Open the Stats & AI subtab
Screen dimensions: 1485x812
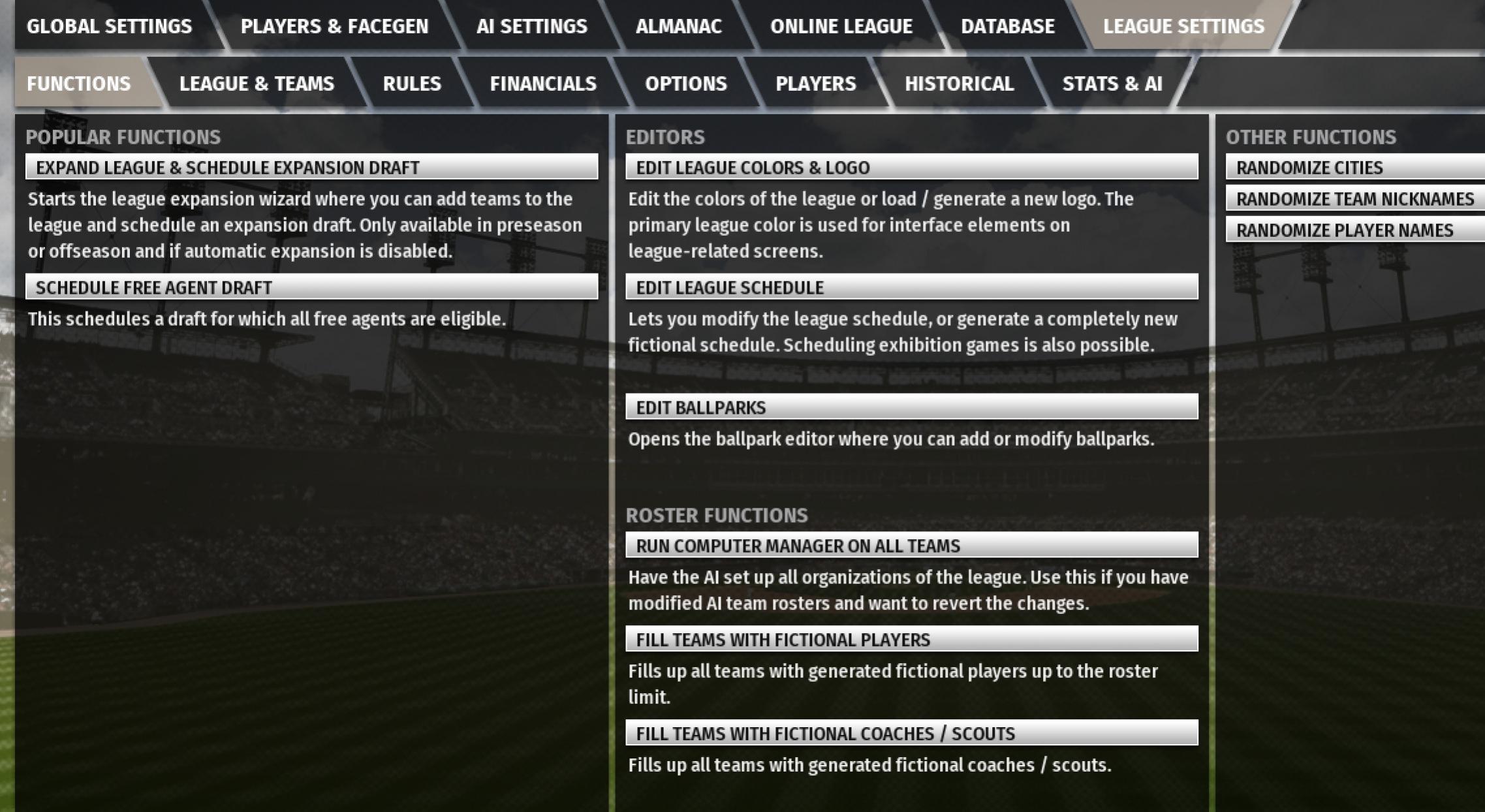pos(1112,84)
